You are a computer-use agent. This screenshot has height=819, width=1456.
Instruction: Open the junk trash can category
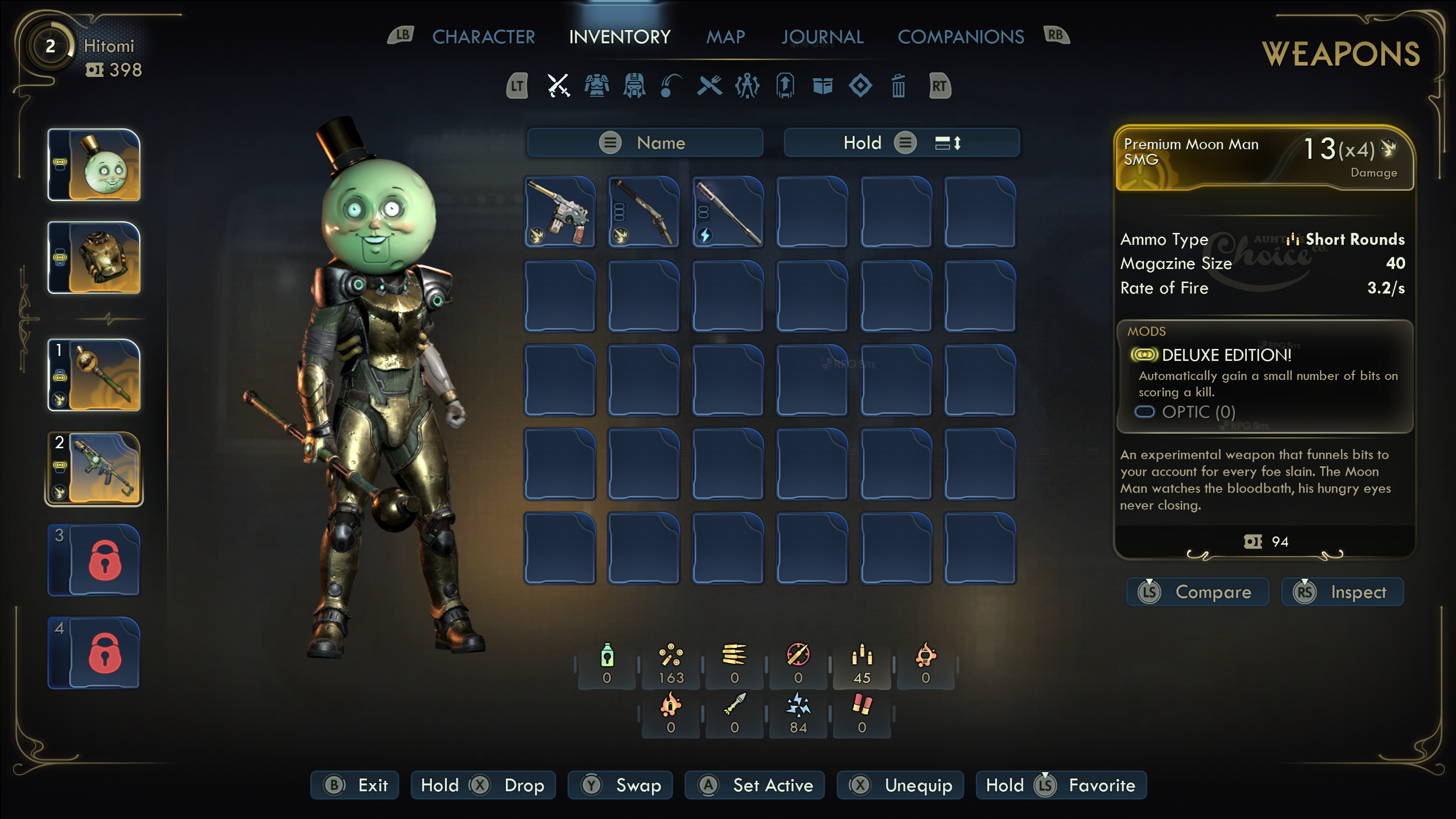coord(898,86)
